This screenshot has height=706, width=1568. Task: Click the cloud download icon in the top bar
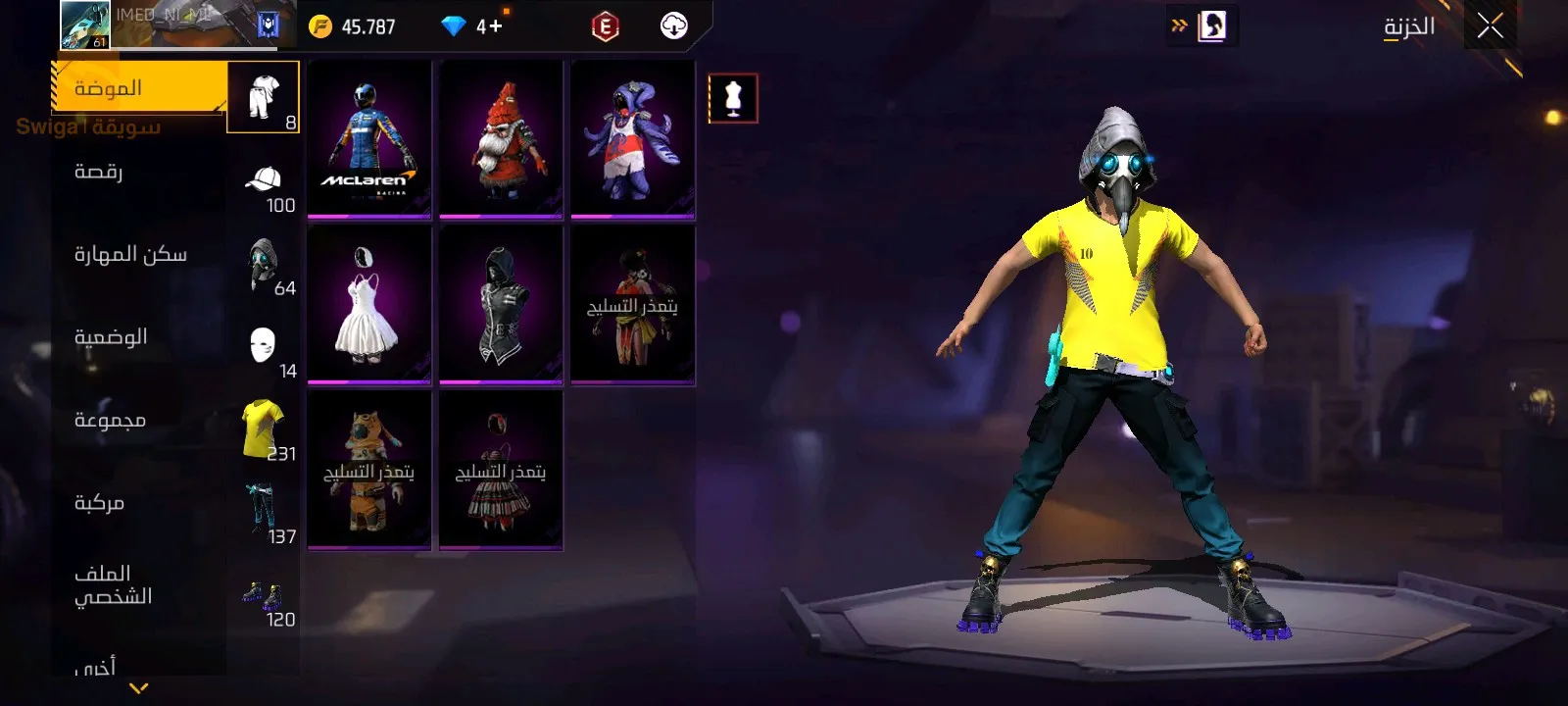pos(674,25)
